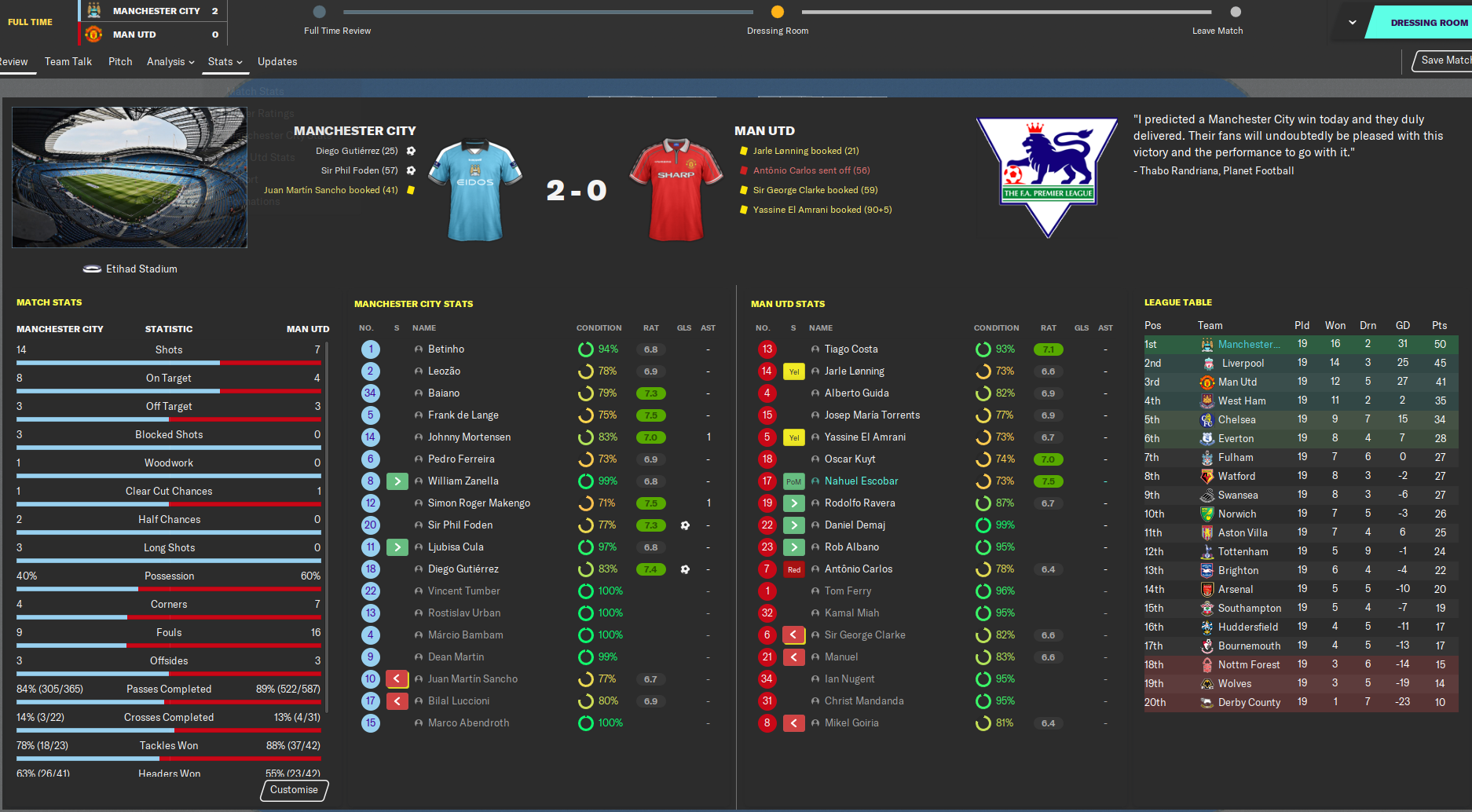View Diego Gutiérrez in City stats
This screenshot has height=812, width=1472.
coord(463,569)
